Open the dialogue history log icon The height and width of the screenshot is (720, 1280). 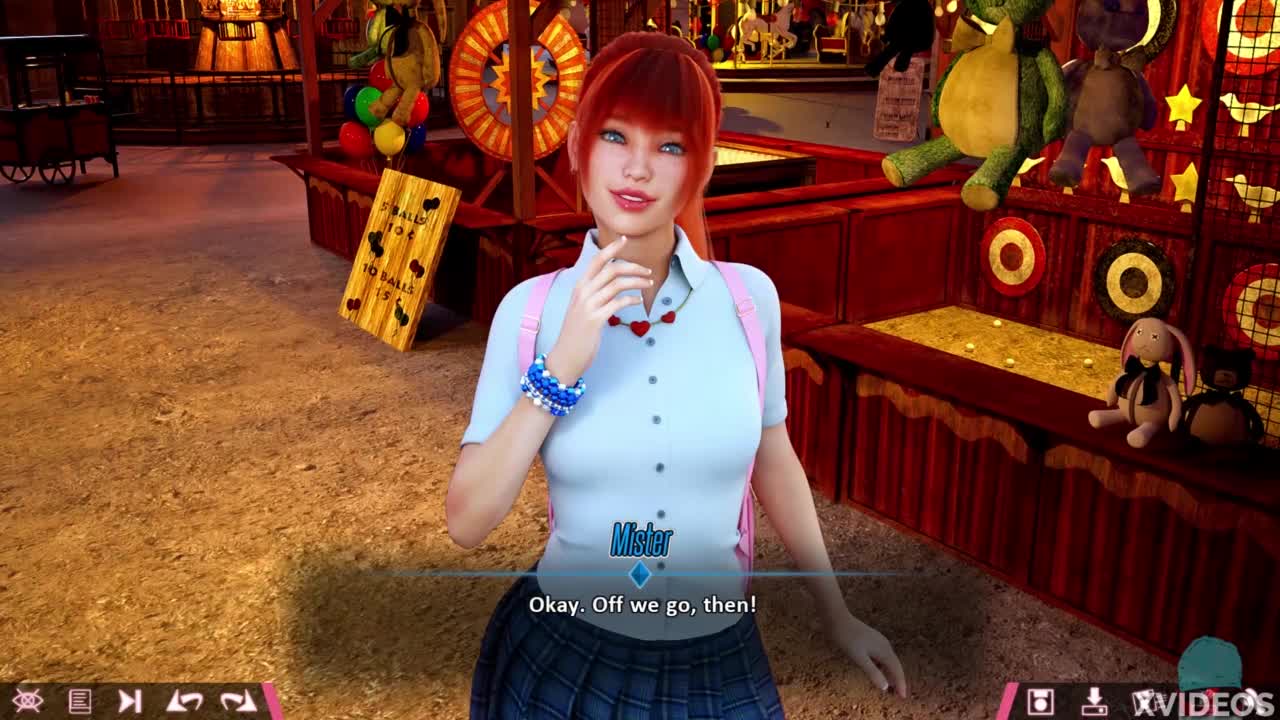80,701
